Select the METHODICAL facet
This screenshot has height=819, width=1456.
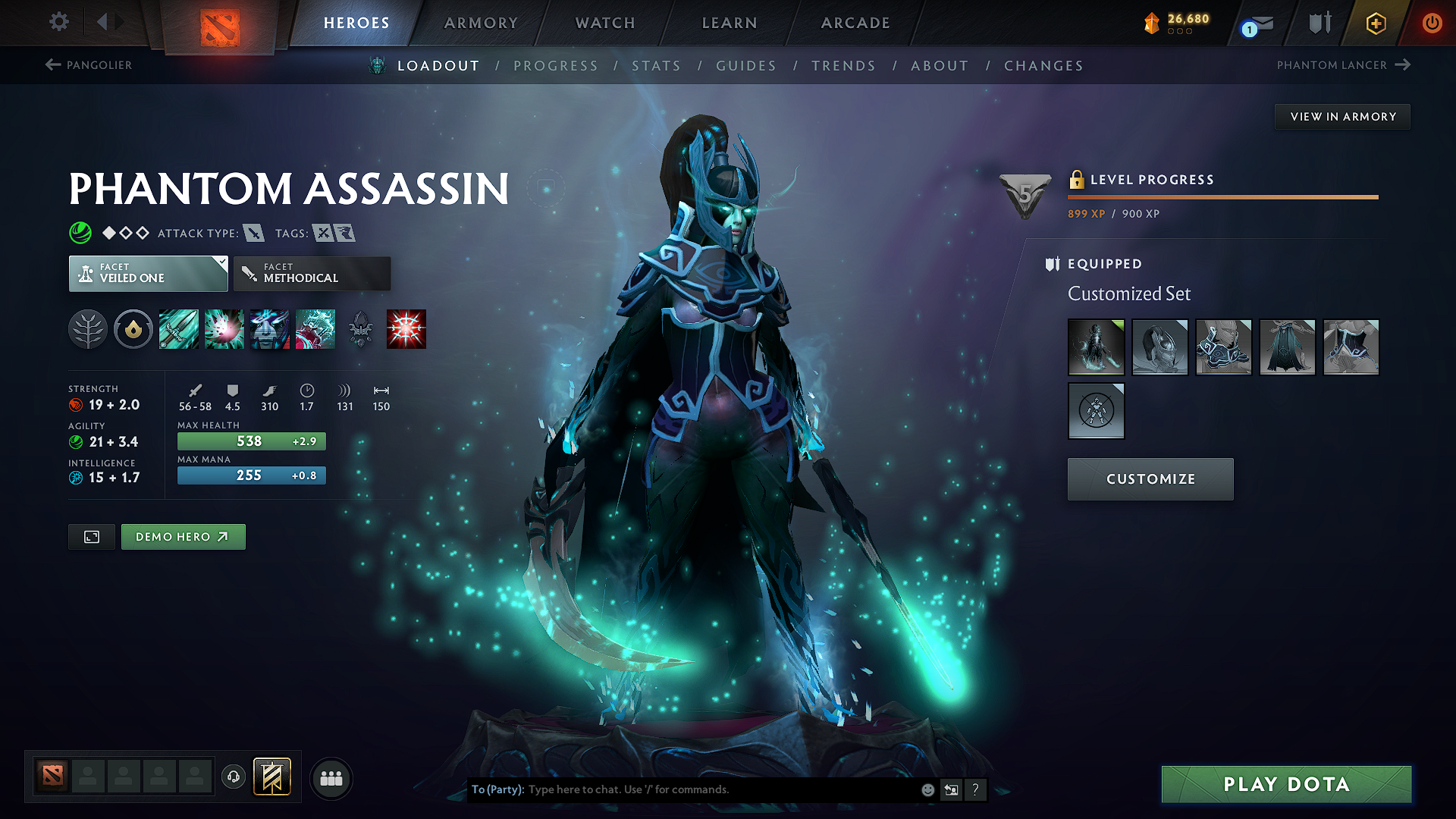pos(312,273)
